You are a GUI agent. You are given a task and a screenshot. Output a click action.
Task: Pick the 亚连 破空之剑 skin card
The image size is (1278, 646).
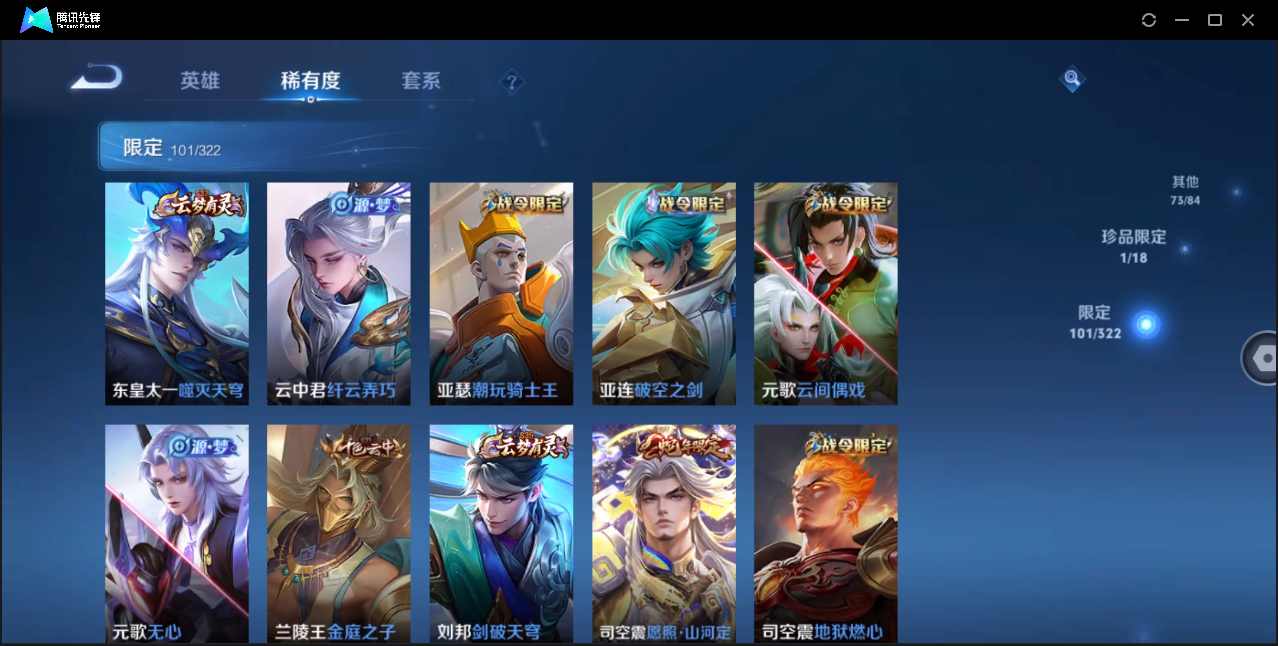pos(664,293)
